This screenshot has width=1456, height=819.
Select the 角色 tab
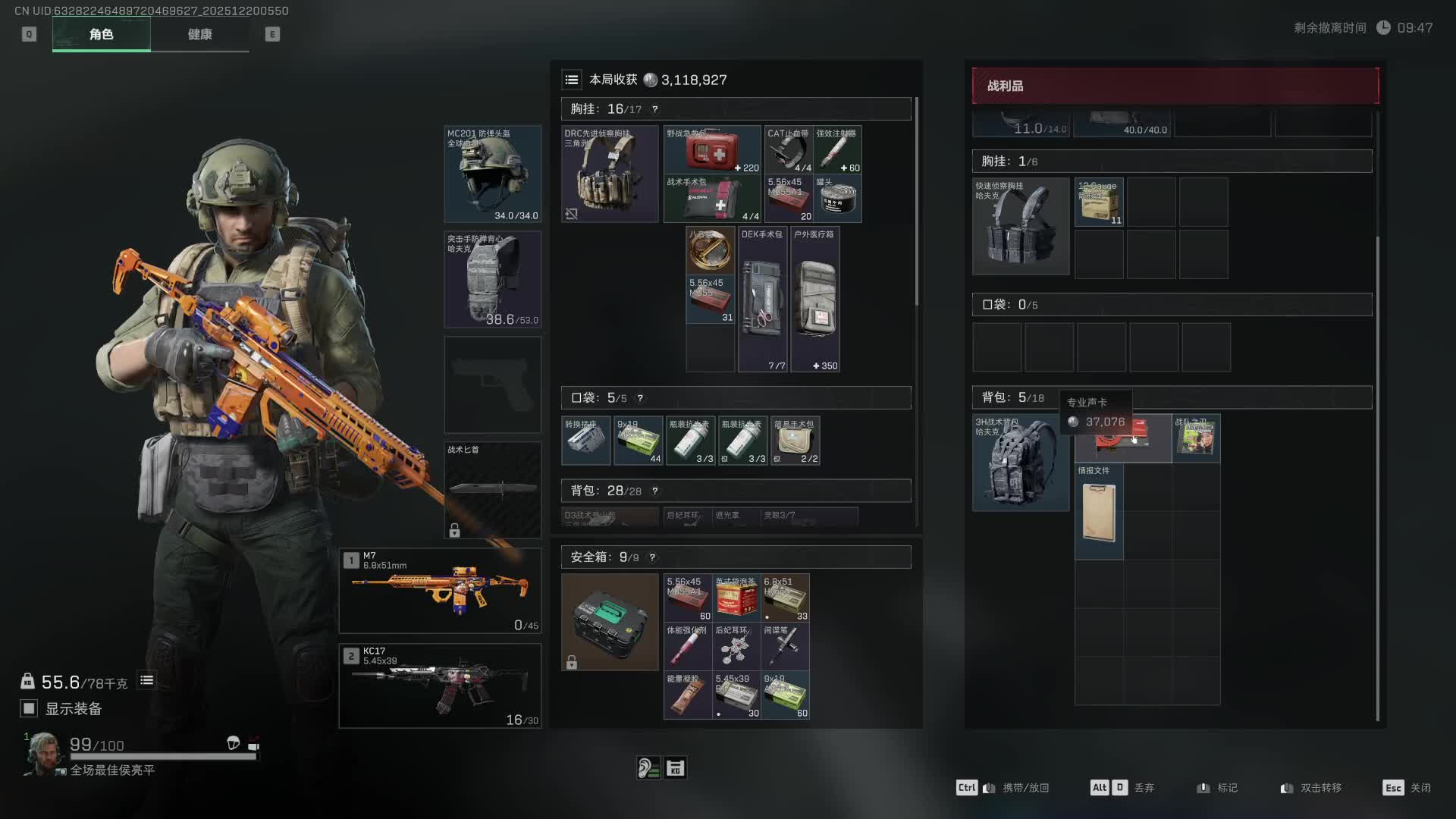tap(101, 34)
